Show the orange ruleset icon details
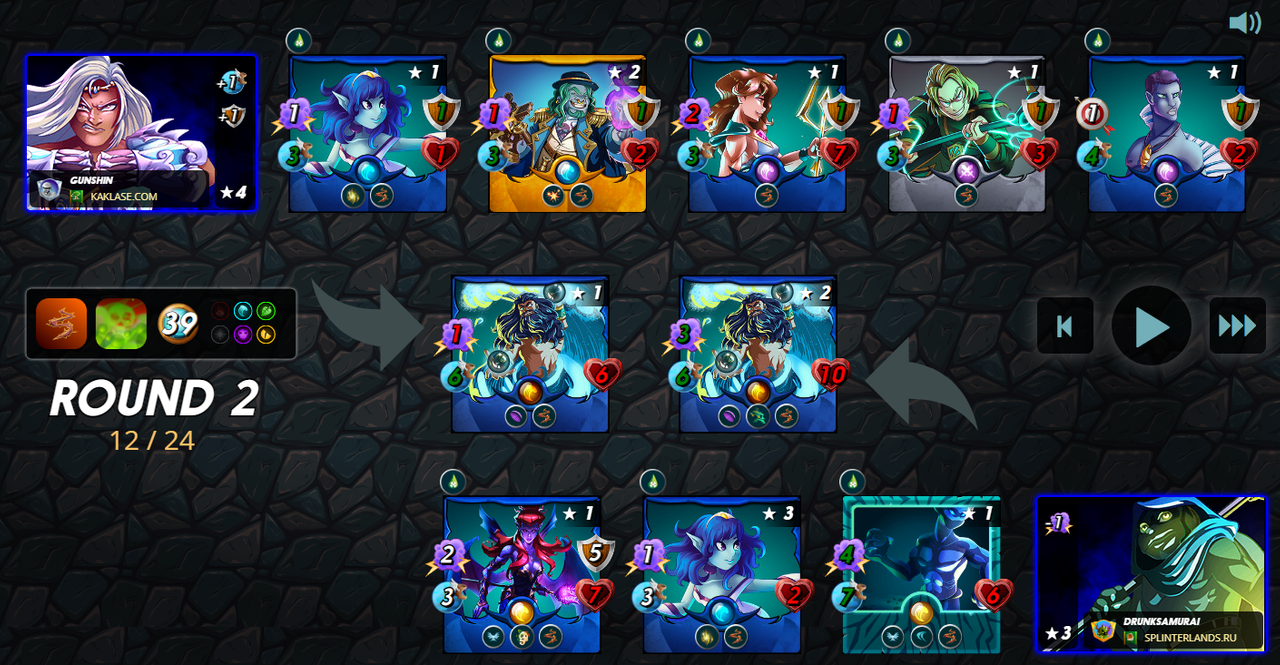 pyautogui.click(x=62, y=324)
